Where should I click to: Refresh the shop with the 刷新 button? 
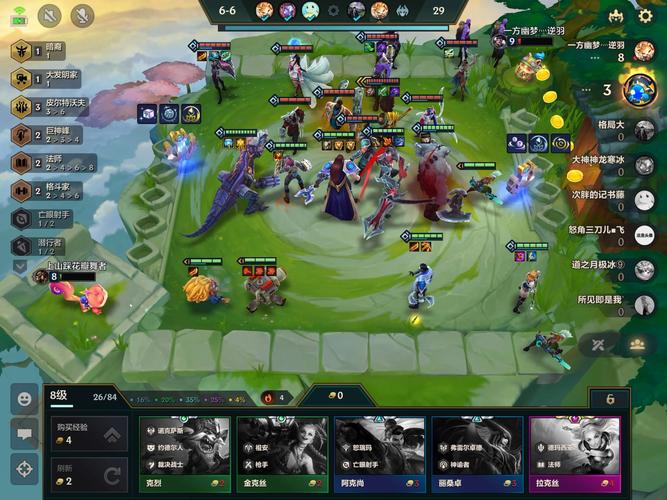tap(87, 474)
